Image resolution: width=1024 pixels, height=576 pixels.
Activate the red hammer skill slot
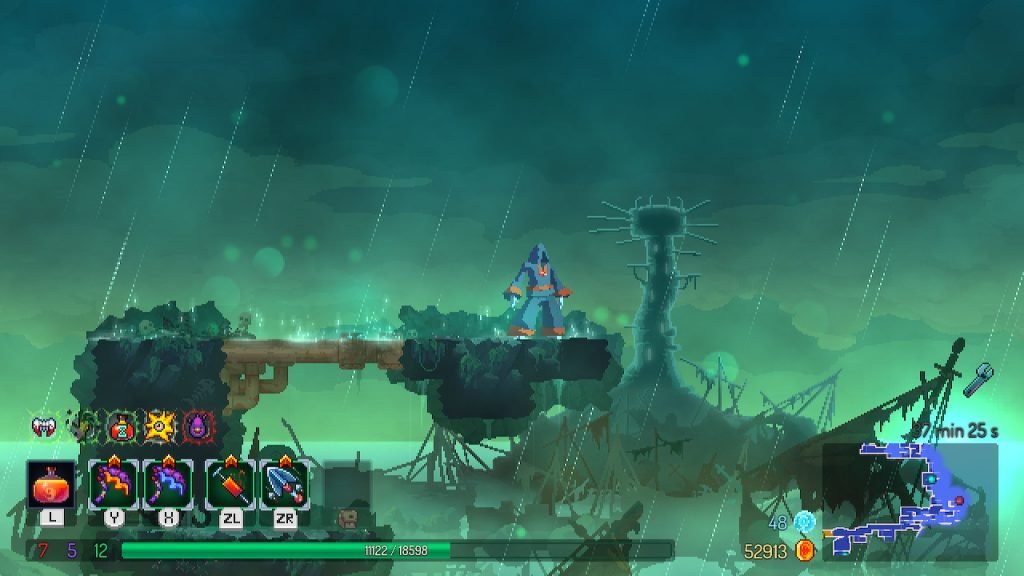coord(231,485)
